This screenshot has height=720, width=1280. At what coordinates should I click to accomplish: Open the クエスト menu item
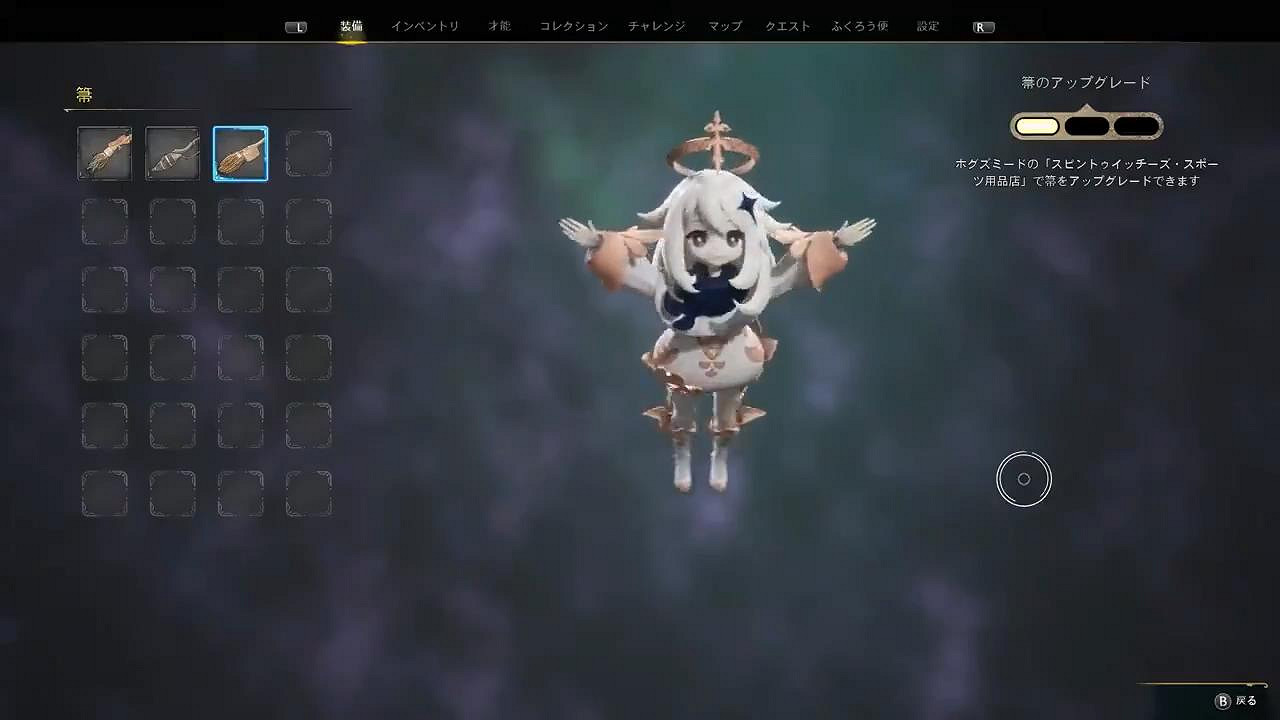tap(787, 27)
